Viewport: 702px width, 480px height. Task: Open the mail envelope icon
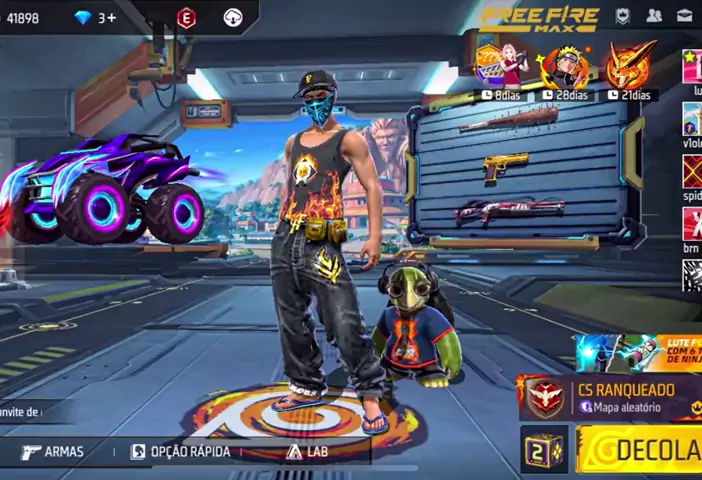[x=685, y=15]
